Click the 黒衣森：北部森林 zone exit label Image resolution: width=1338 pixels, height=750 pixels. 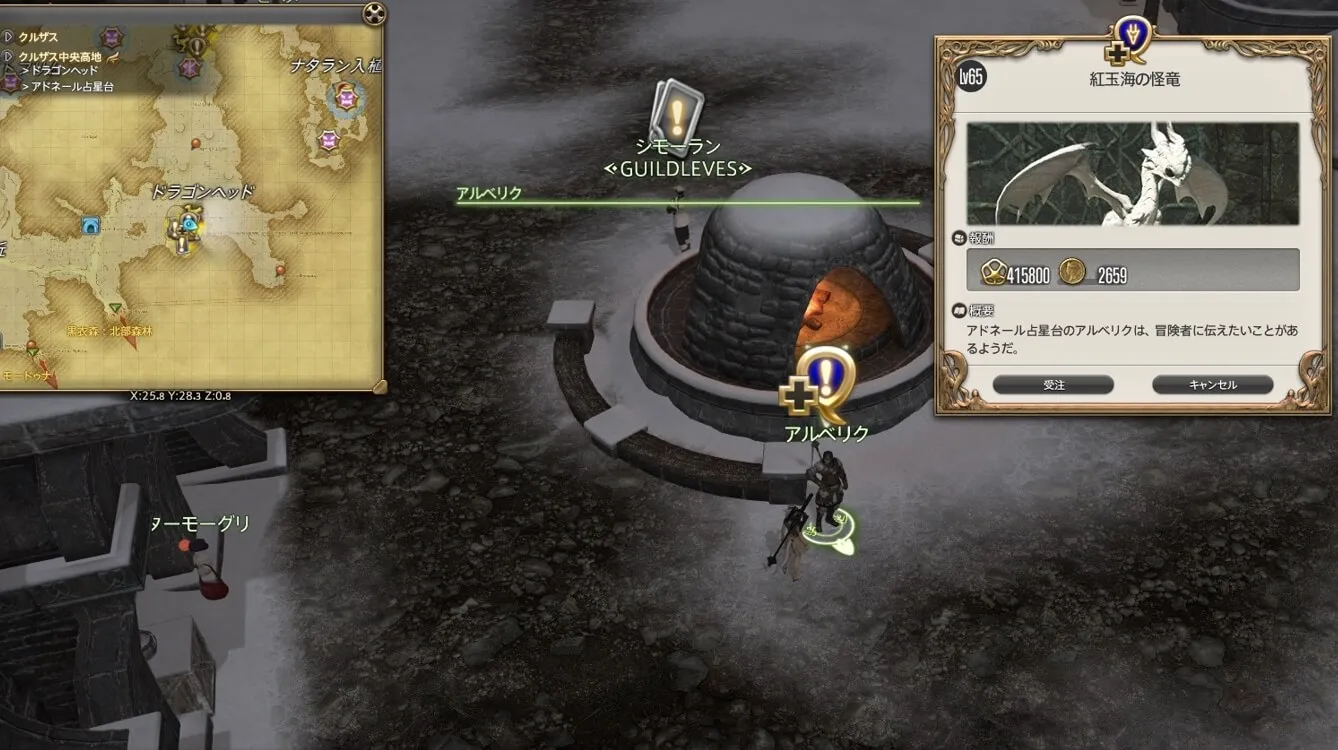tap(110, 331)
